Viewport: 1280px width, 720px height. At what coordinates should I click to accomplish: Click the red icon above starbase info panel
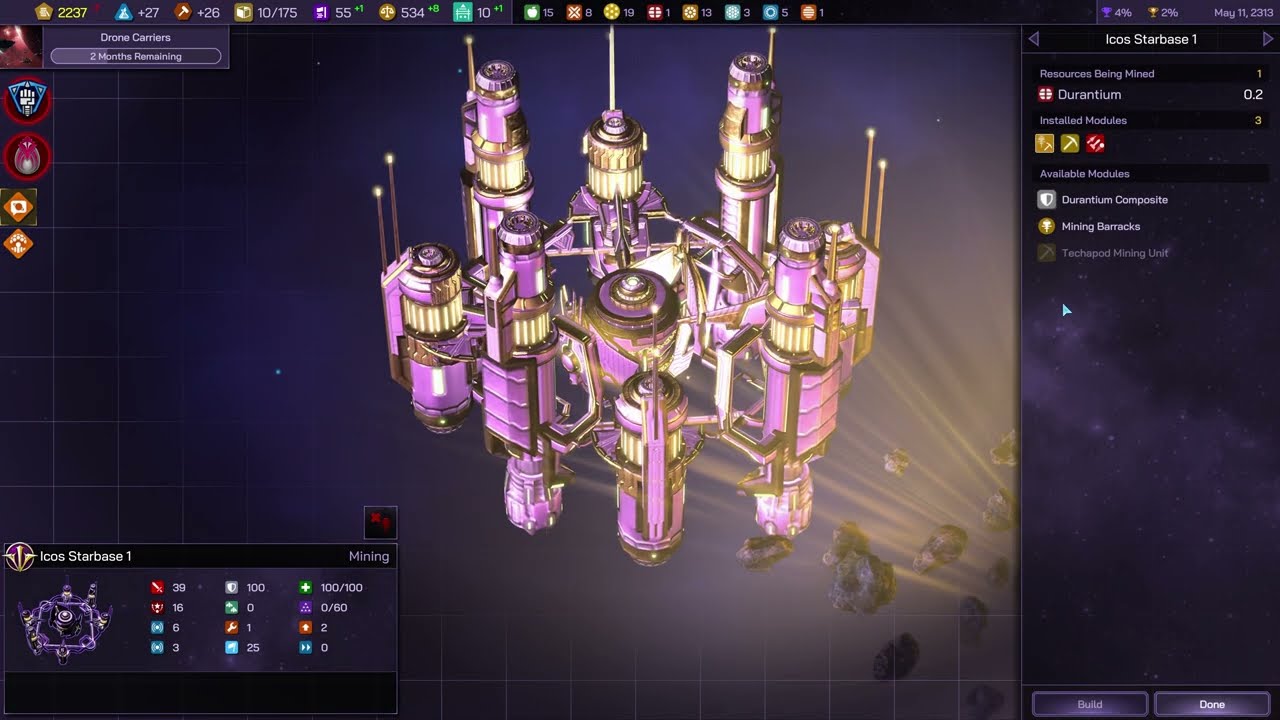click(x=380, y=522)
